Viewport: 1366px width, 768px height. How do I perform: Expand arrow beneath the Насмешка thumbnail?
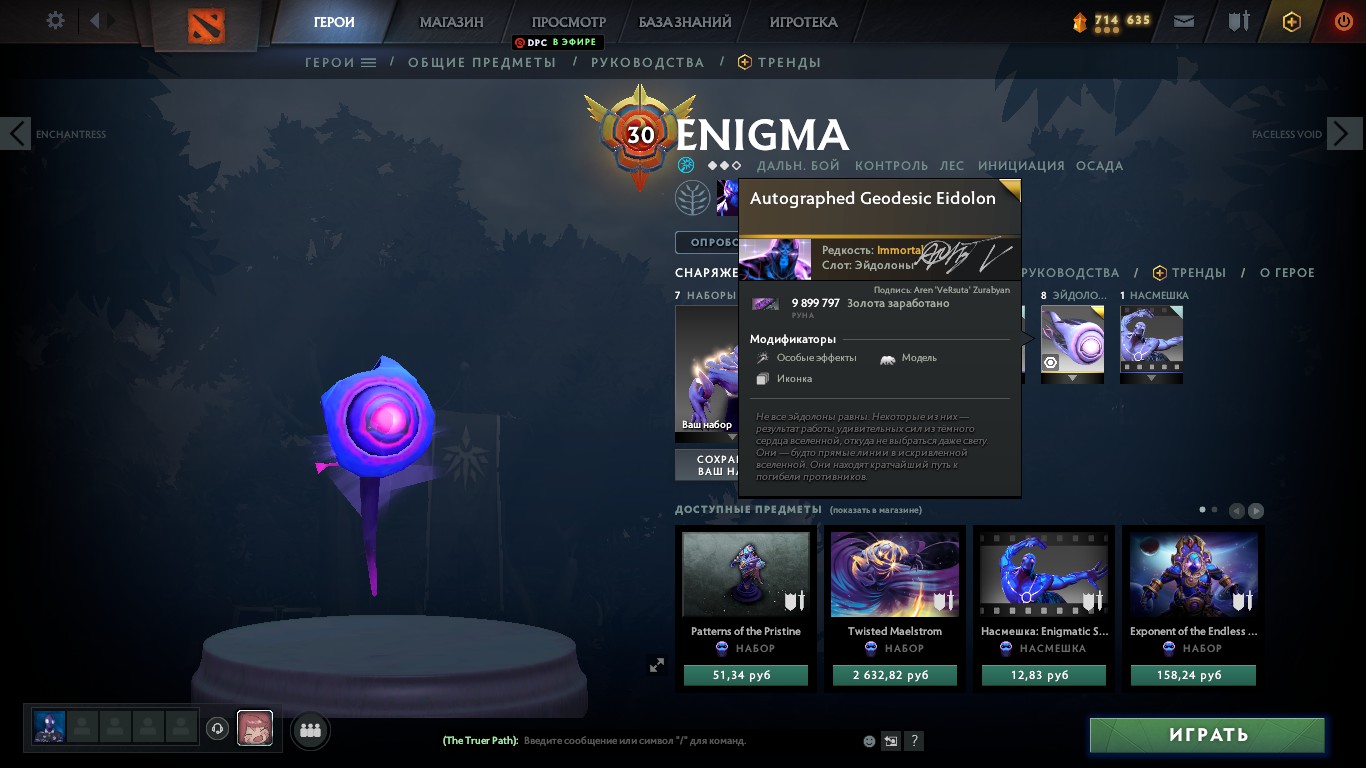(1151, 377)
